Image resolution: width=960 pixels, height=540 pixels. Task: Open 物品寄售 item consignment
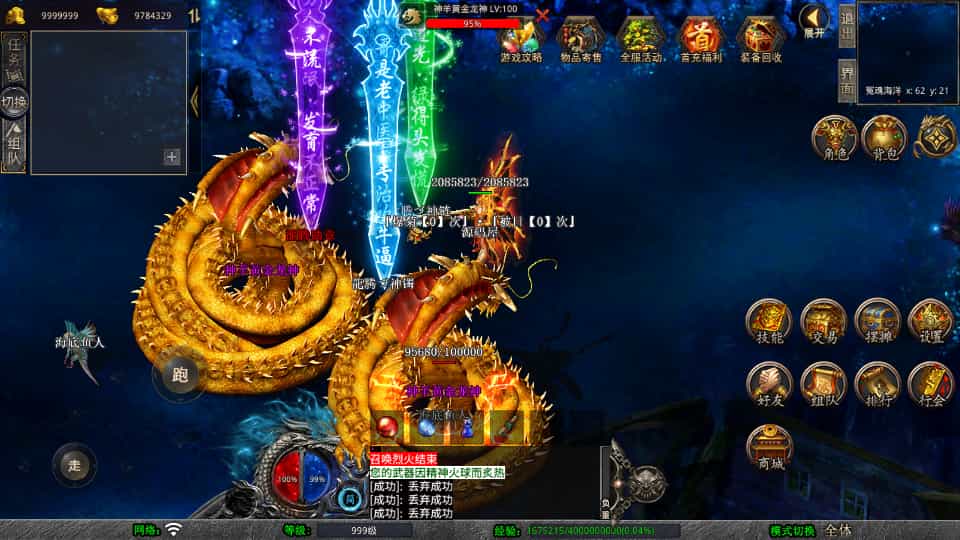click(x=581, y=38)
